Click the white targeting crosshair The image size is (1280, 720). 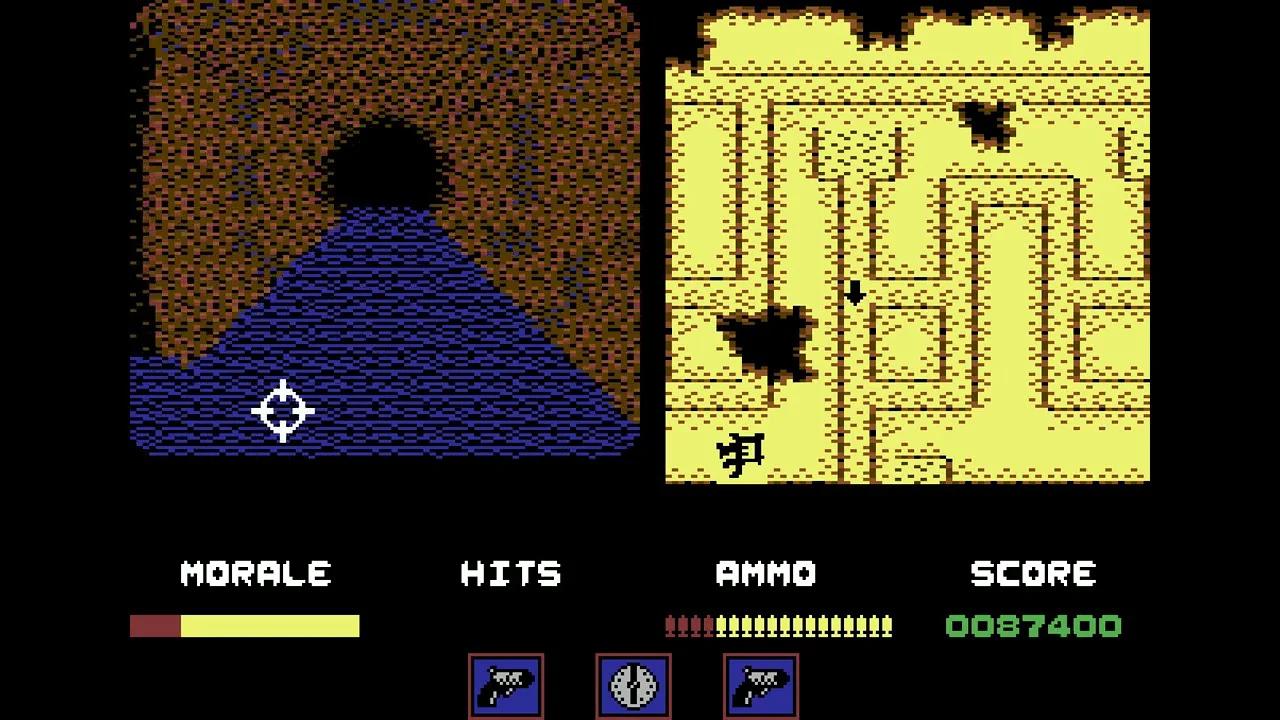[283, 410]
